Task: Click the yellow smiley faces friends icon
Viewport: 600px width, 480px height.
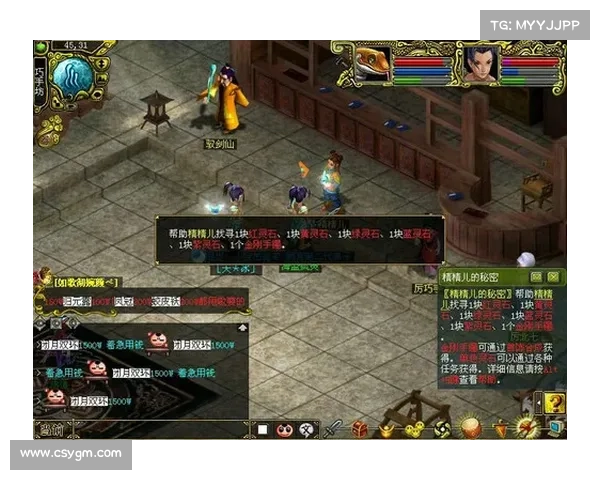Action: point(415,429)
